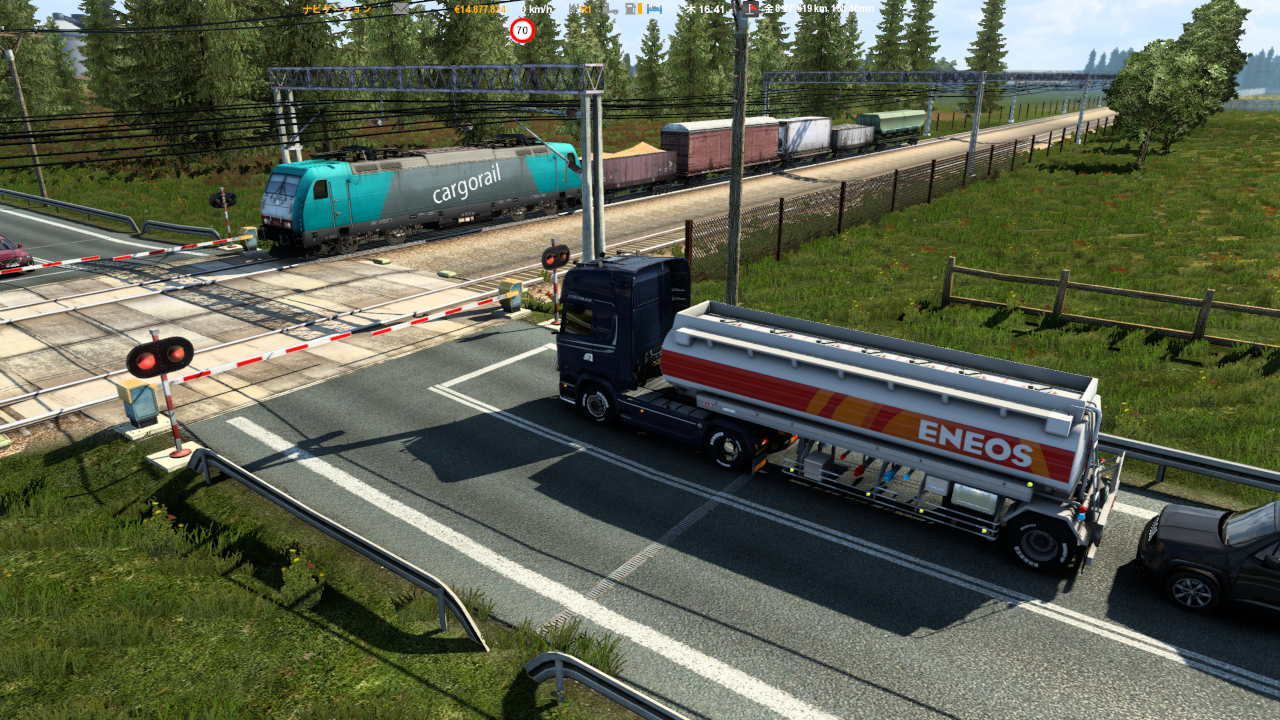Click the red destination flag icon
This screenshot has height=720, width=1280.
[x=751, y=9]
